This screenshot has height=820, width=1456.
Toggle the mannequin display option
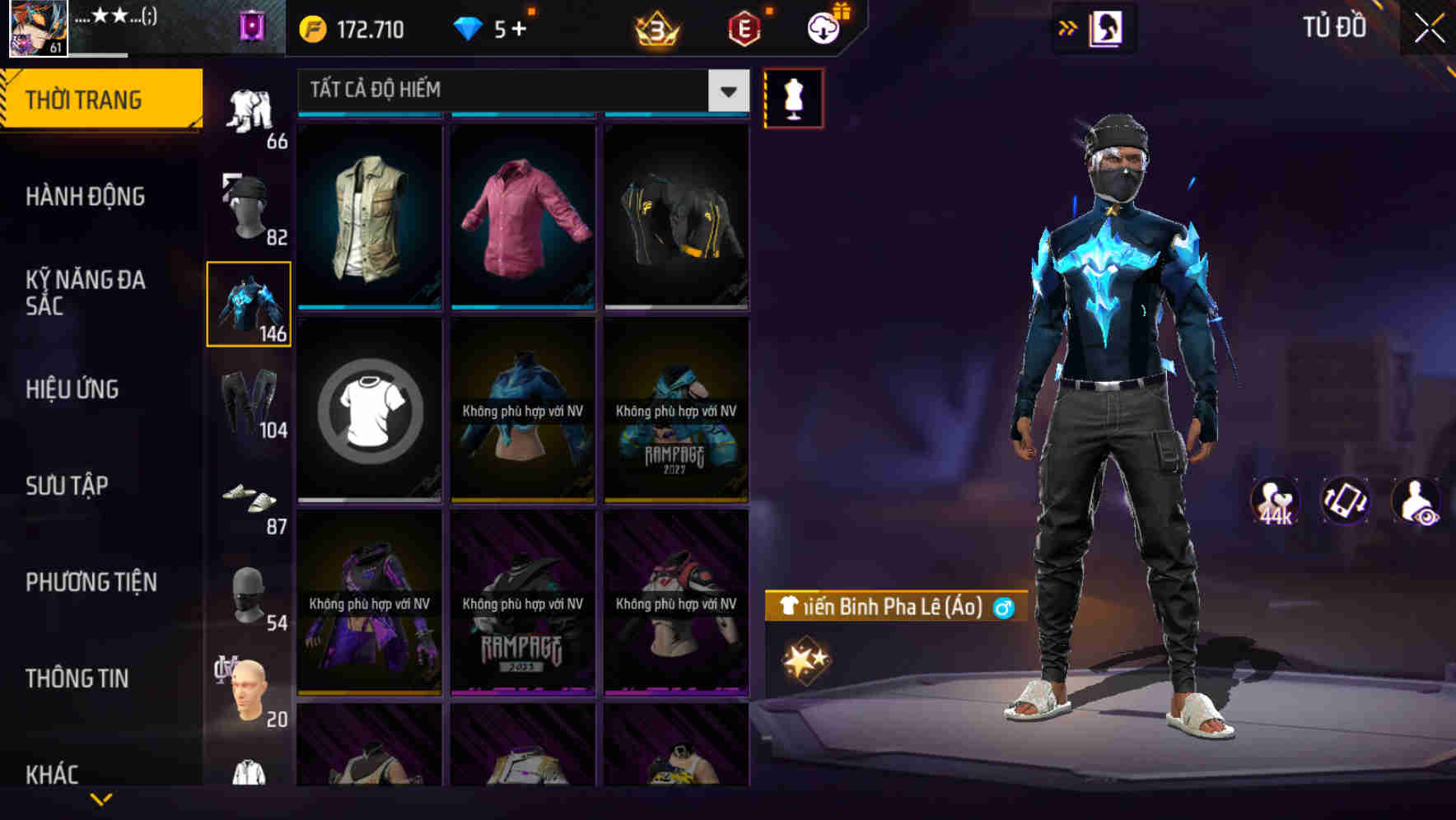[x=793, y=99]
